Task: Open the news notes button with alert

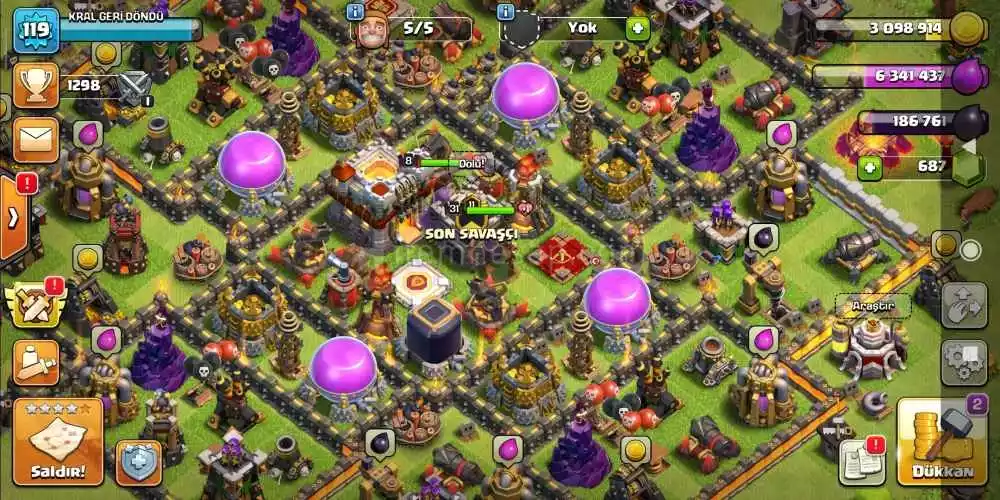Action: coord(862,458)
